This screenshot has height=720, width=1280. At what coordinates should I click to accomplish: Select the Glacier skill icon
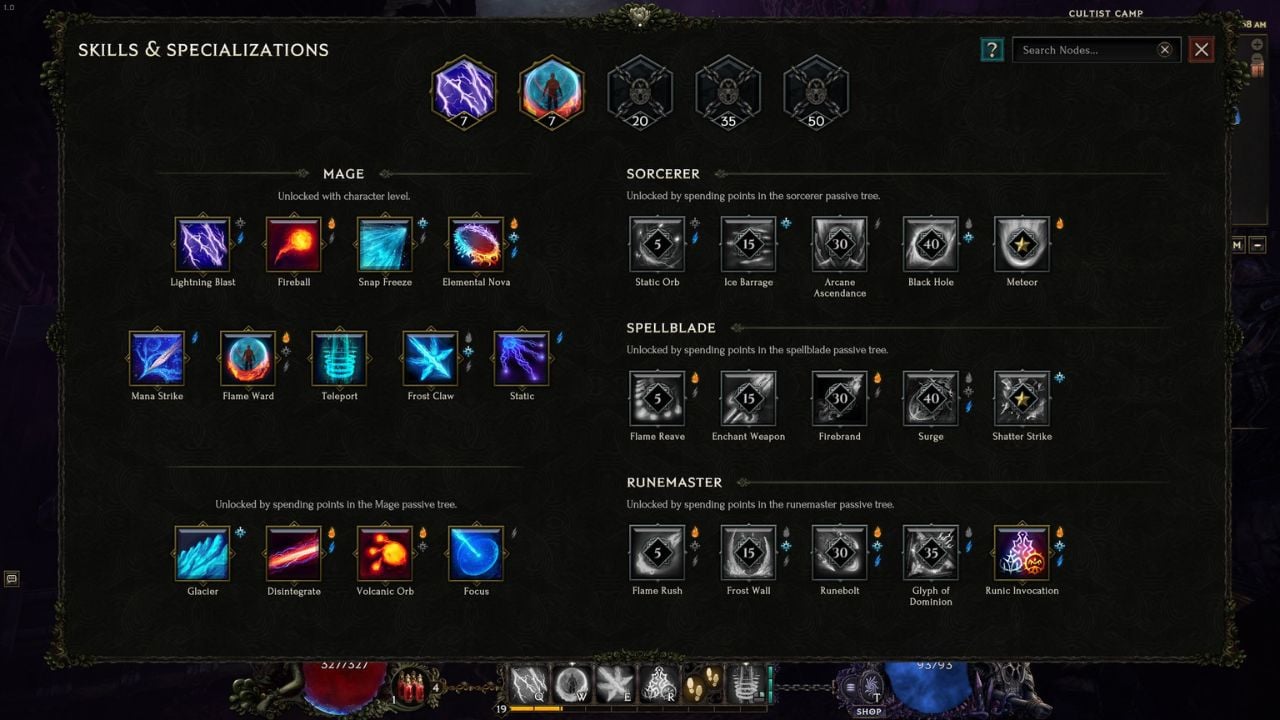tap(202, 552)
